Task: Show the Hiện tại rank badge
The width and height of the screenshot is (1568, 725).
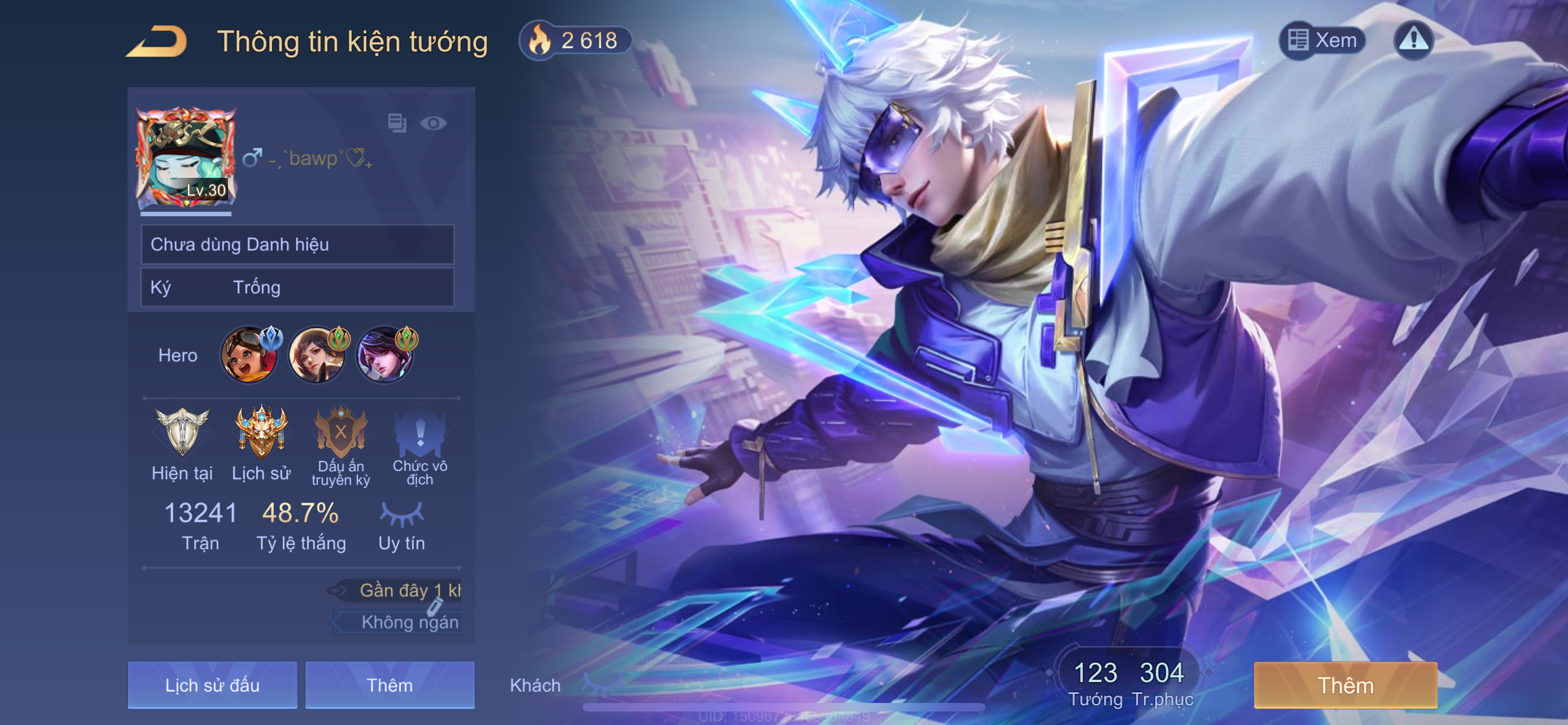Action: pos(182,433)
